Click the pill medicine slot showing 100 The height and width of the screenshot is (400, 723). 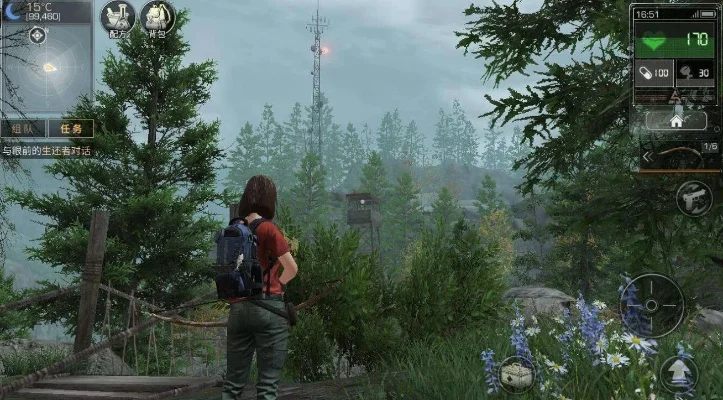(656, 73)
